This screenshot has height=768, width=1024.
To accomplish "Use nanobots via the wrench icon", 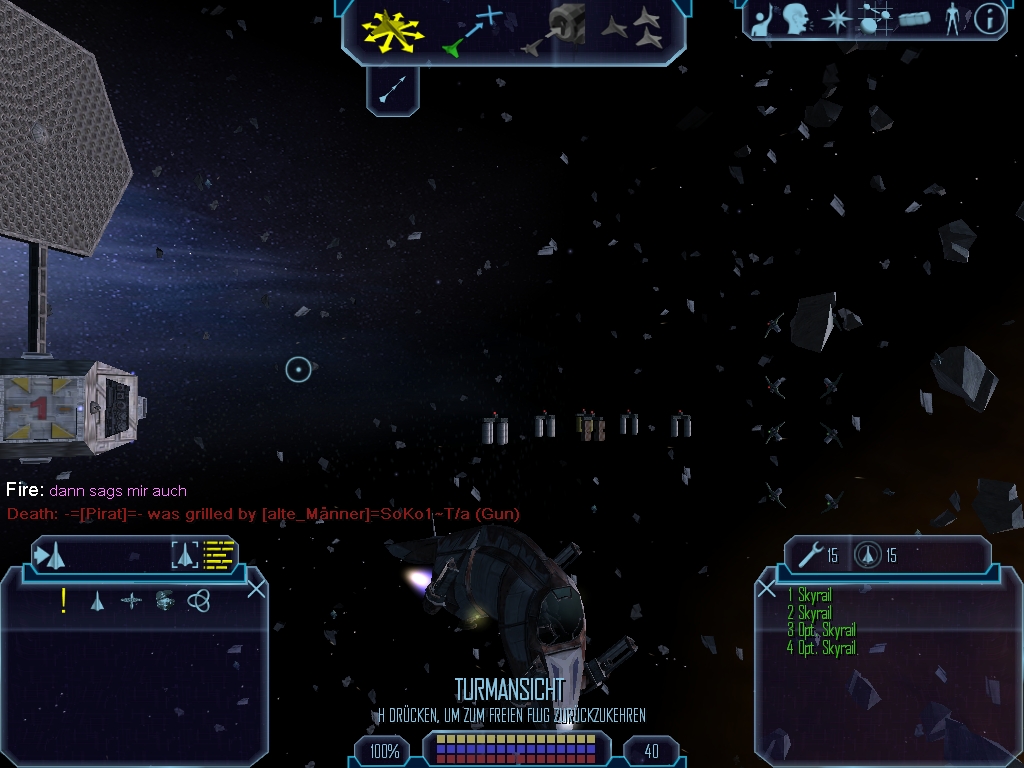I will click(810, 555).
